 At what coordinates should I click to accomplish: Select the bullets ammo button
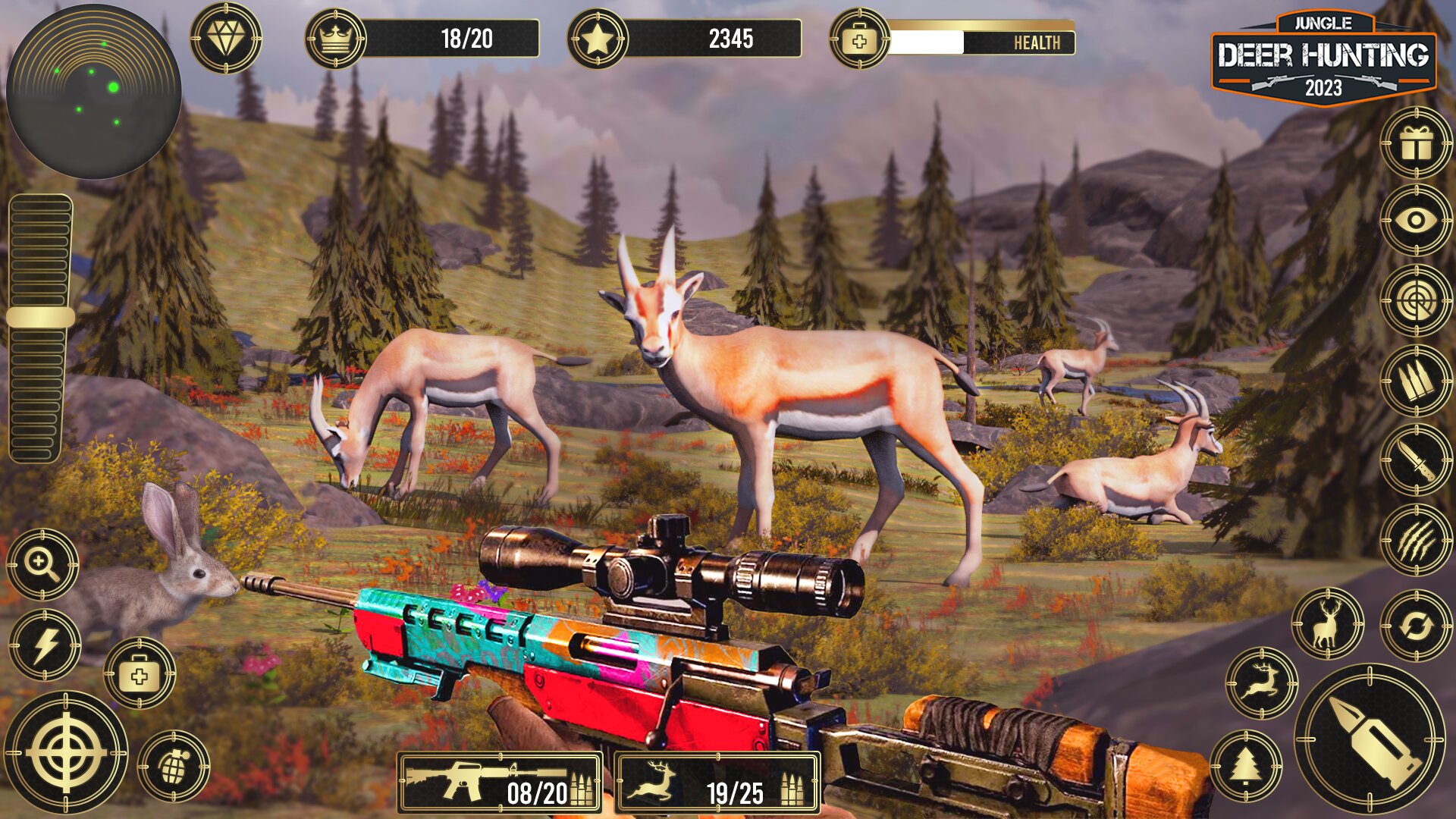(1415, 381)
